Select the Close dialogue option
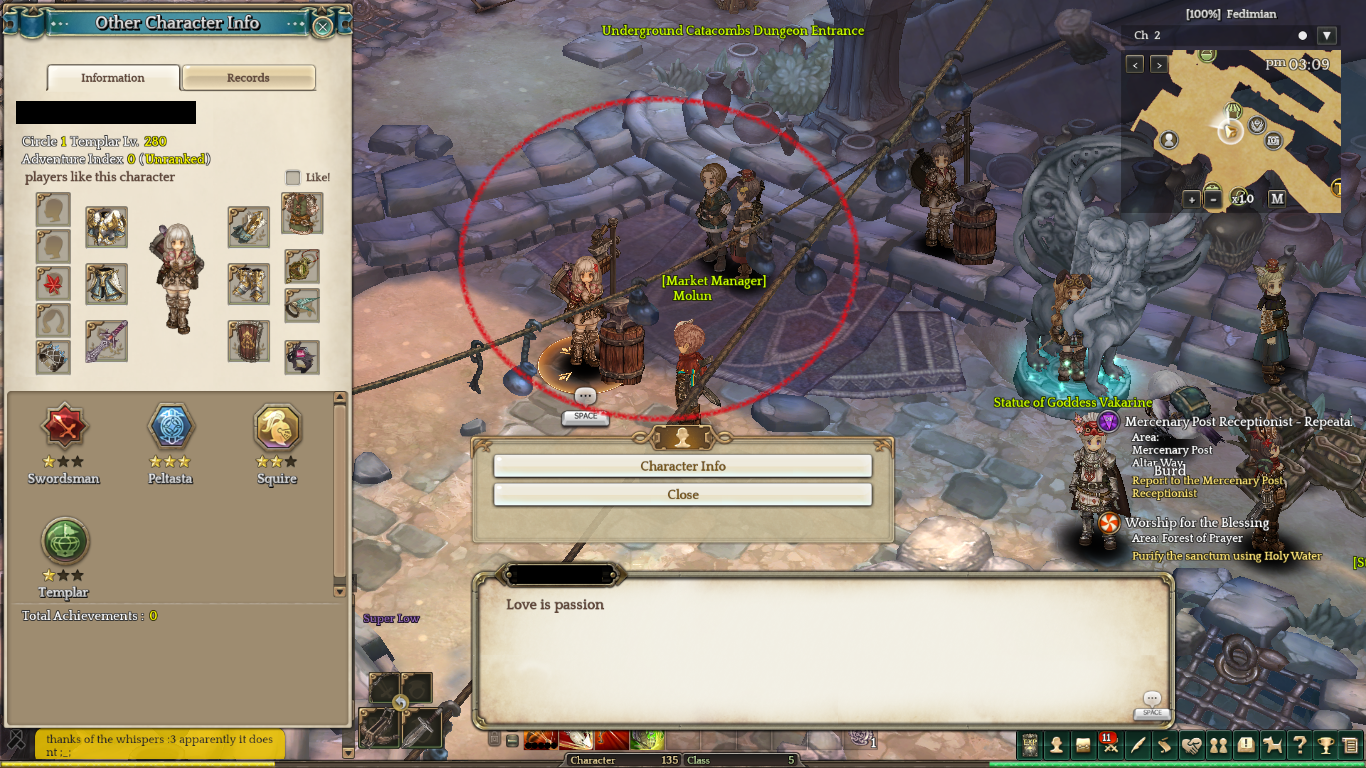Image resolution: width=1366 pixels, height=768 pixels. point(683,494)
